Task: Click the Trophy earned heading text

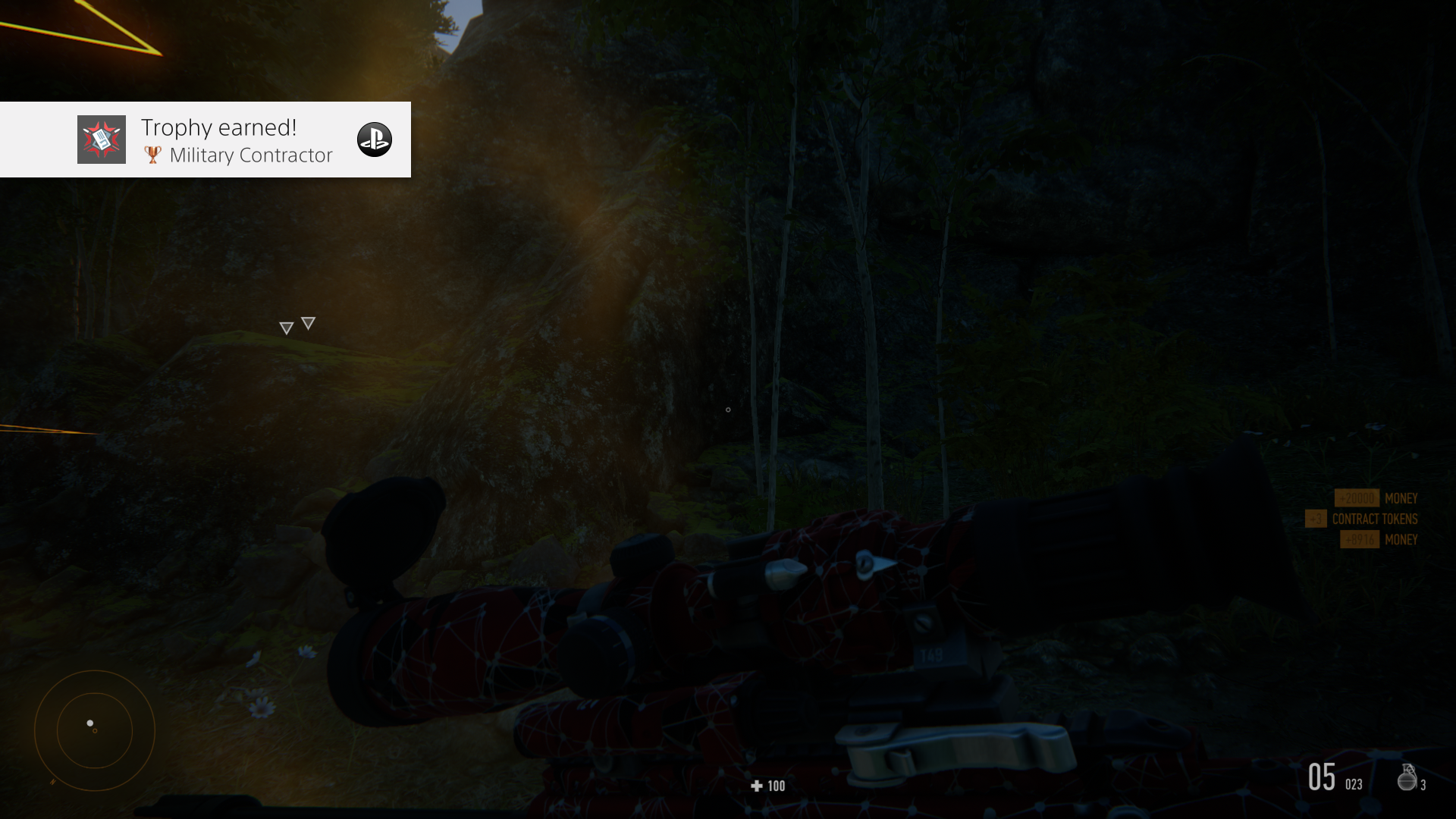Action: [218, 127]
